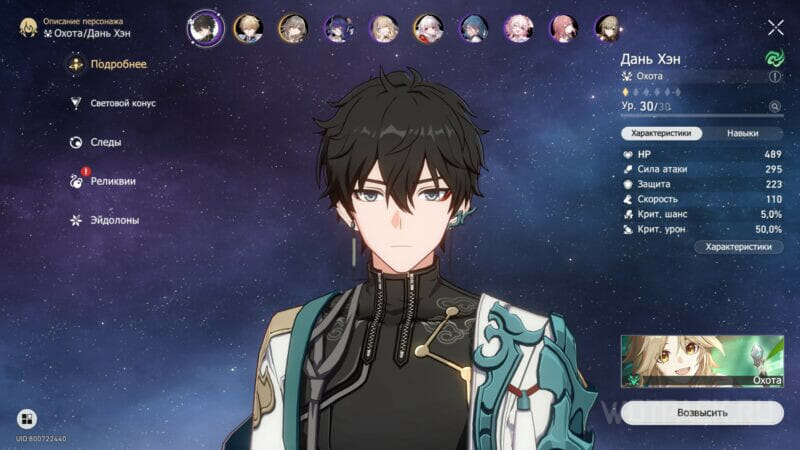Choose the grey-haired character portrait in the roster

pos(292,27)
